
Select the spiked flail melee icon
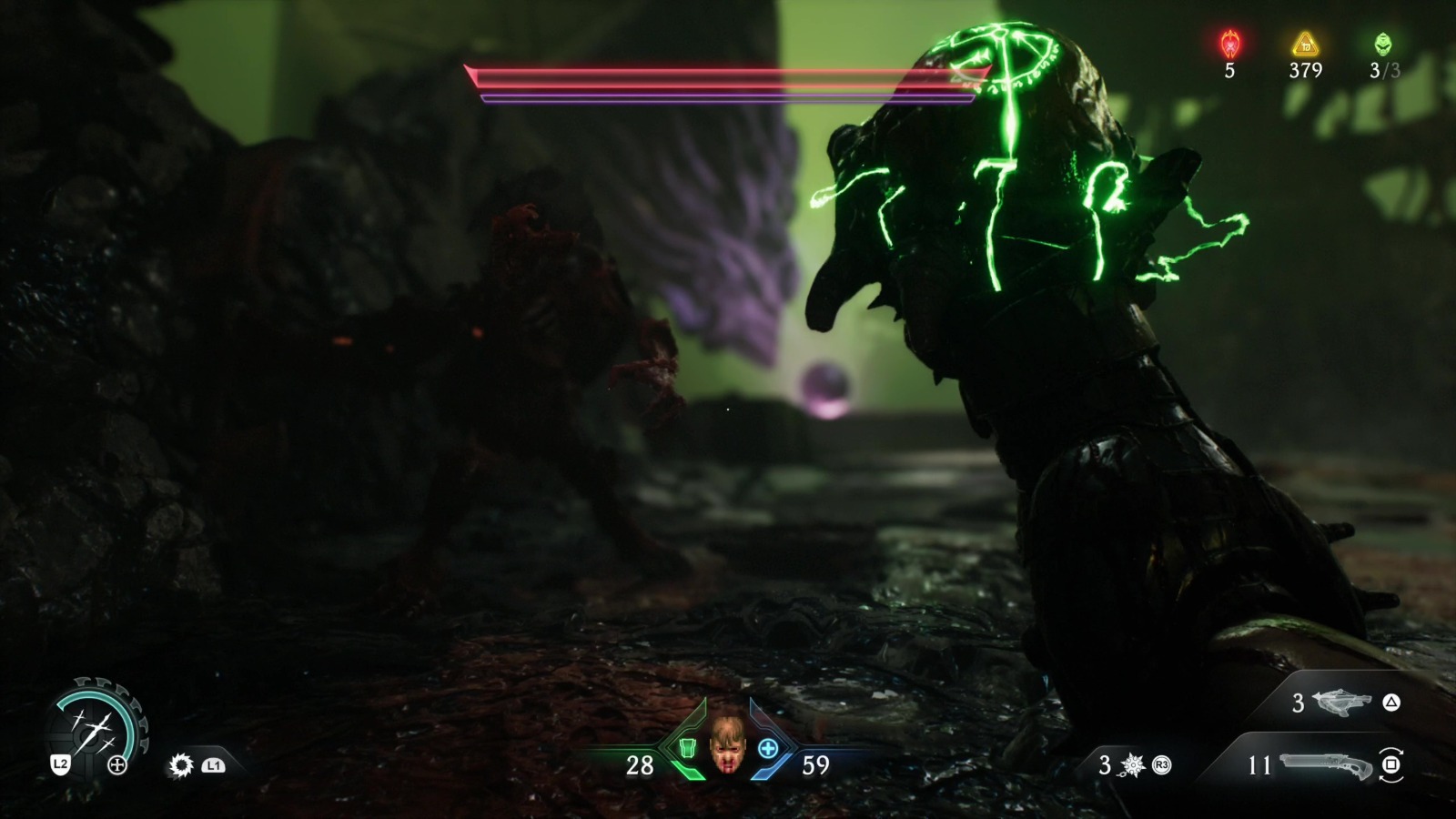point(1133,765)
